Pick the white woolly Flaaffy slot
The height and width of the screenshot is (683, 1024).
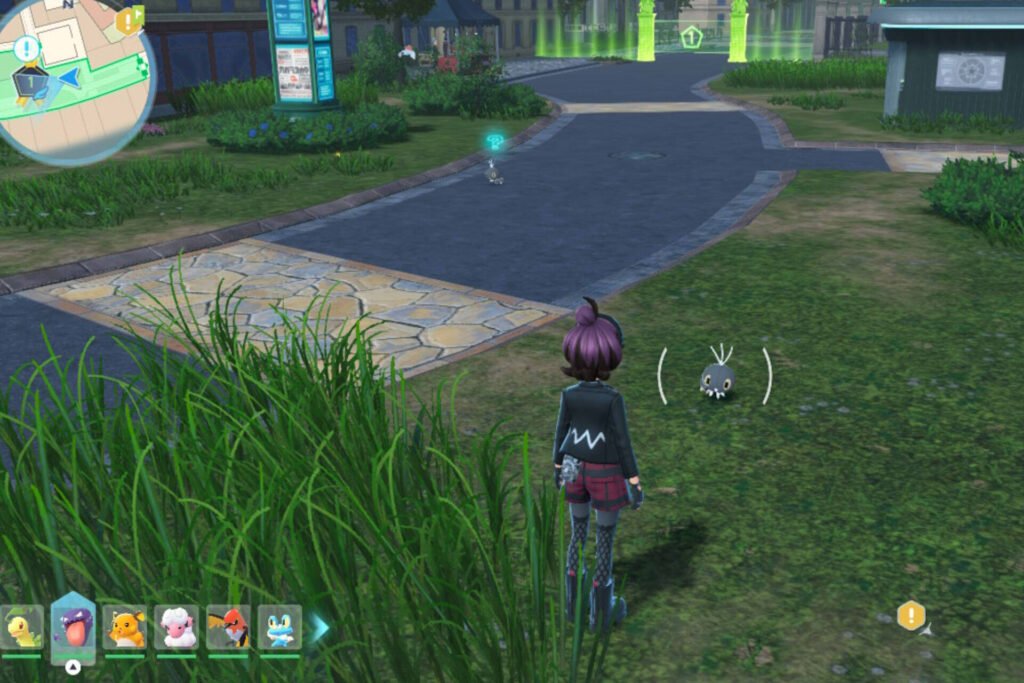click(x=177, y=628)
